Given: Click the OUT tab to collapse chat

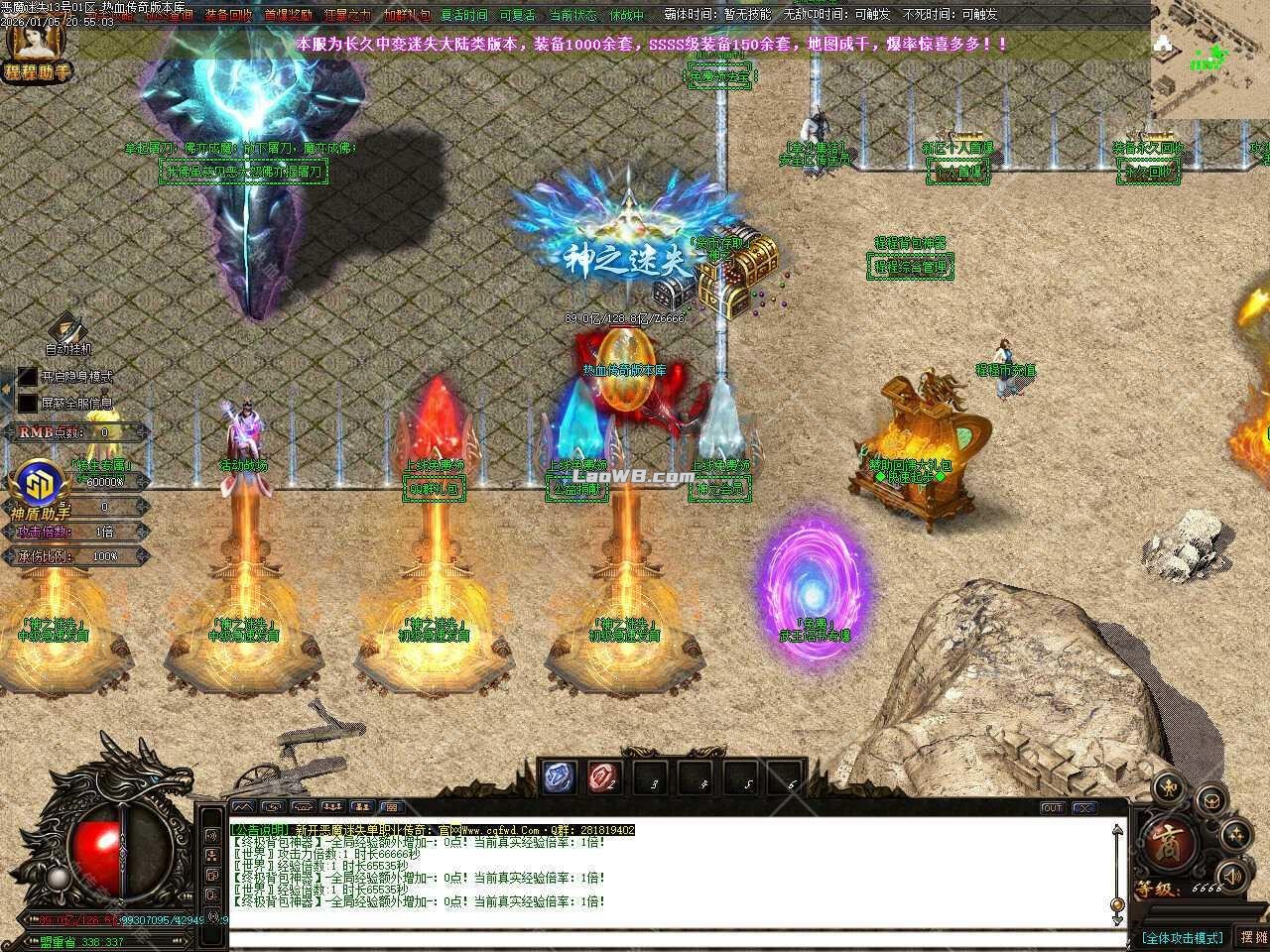Looking at the screenshot, I should tap(1053, 808).
